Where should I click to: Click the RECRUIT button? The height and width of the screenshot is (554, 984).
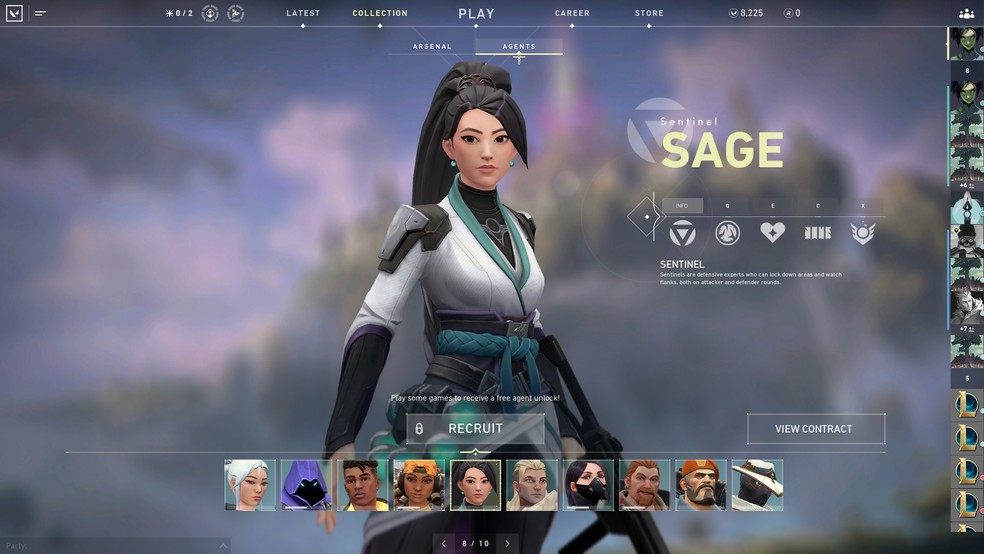(476, 429)
